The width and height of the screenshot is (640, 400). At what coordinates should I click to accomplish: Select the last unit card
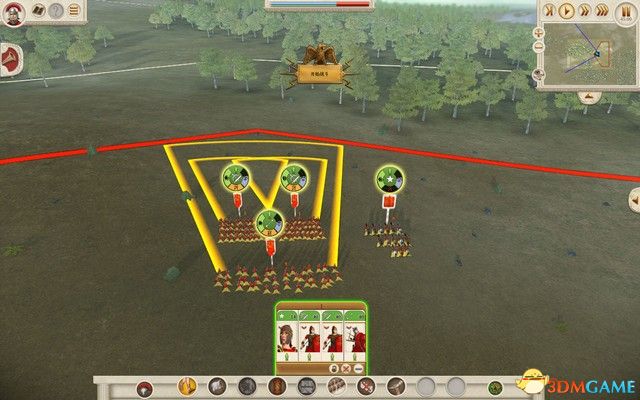(x=355, y=341)
